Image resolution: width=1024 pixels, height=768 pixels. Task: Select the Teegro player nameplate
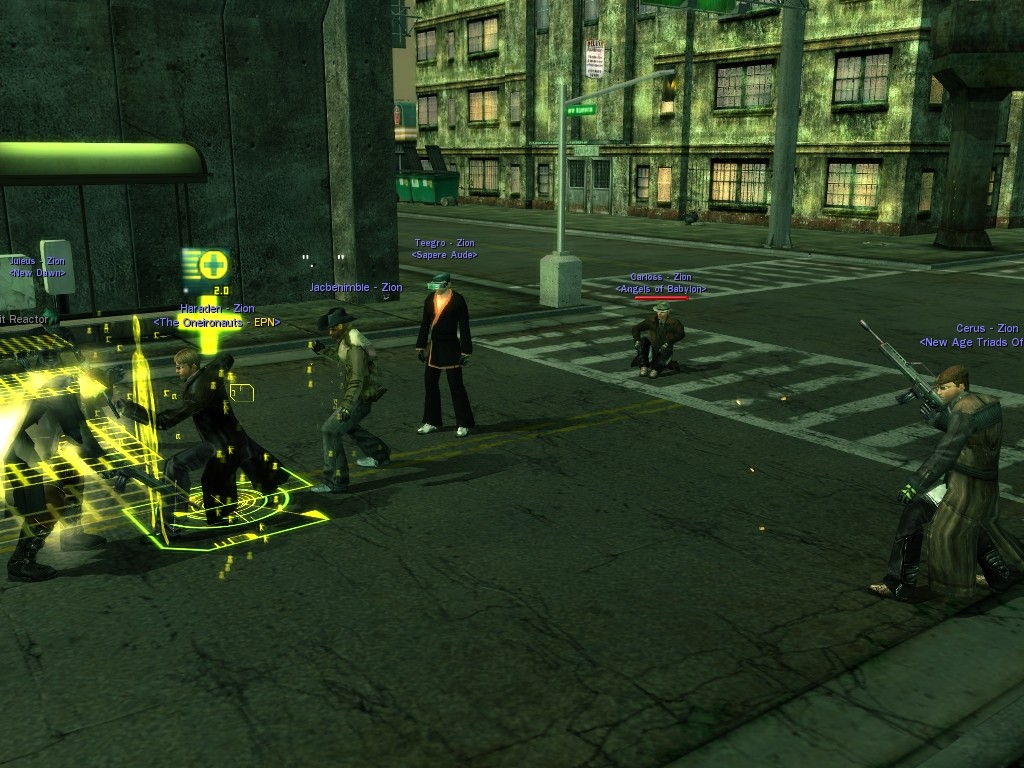pos(444,243)
